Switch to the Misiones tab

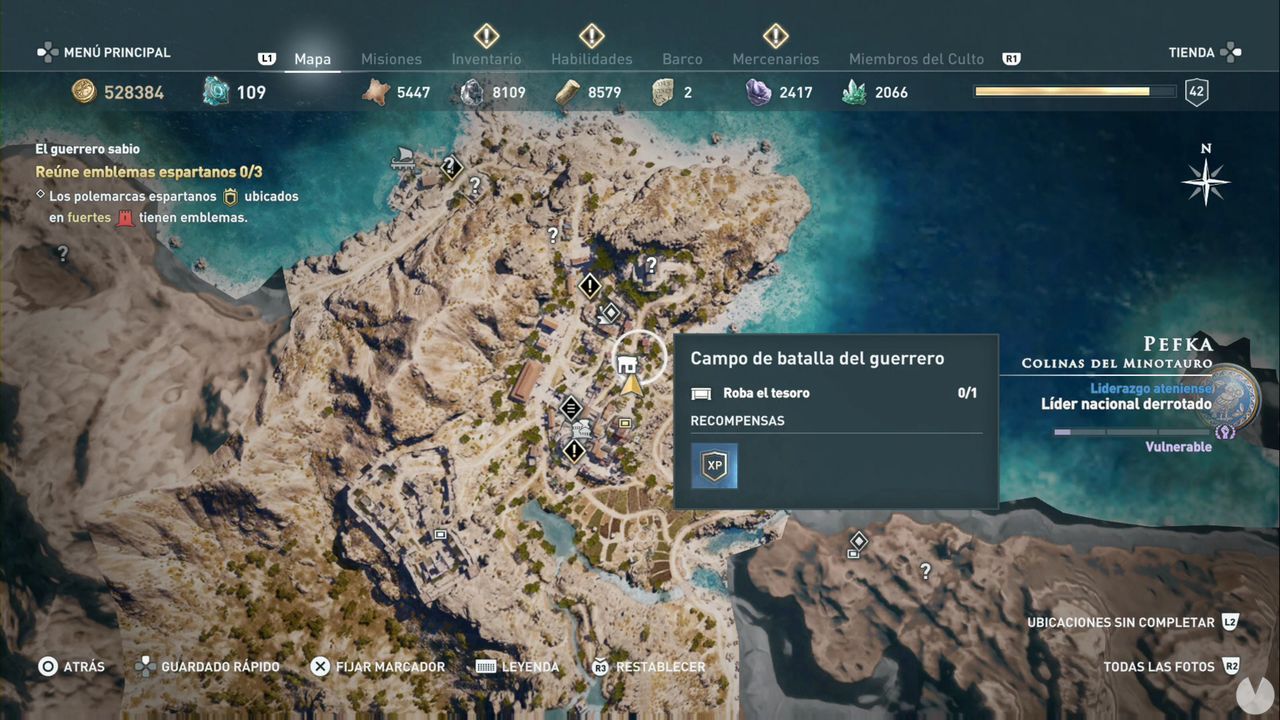point(391,59)
